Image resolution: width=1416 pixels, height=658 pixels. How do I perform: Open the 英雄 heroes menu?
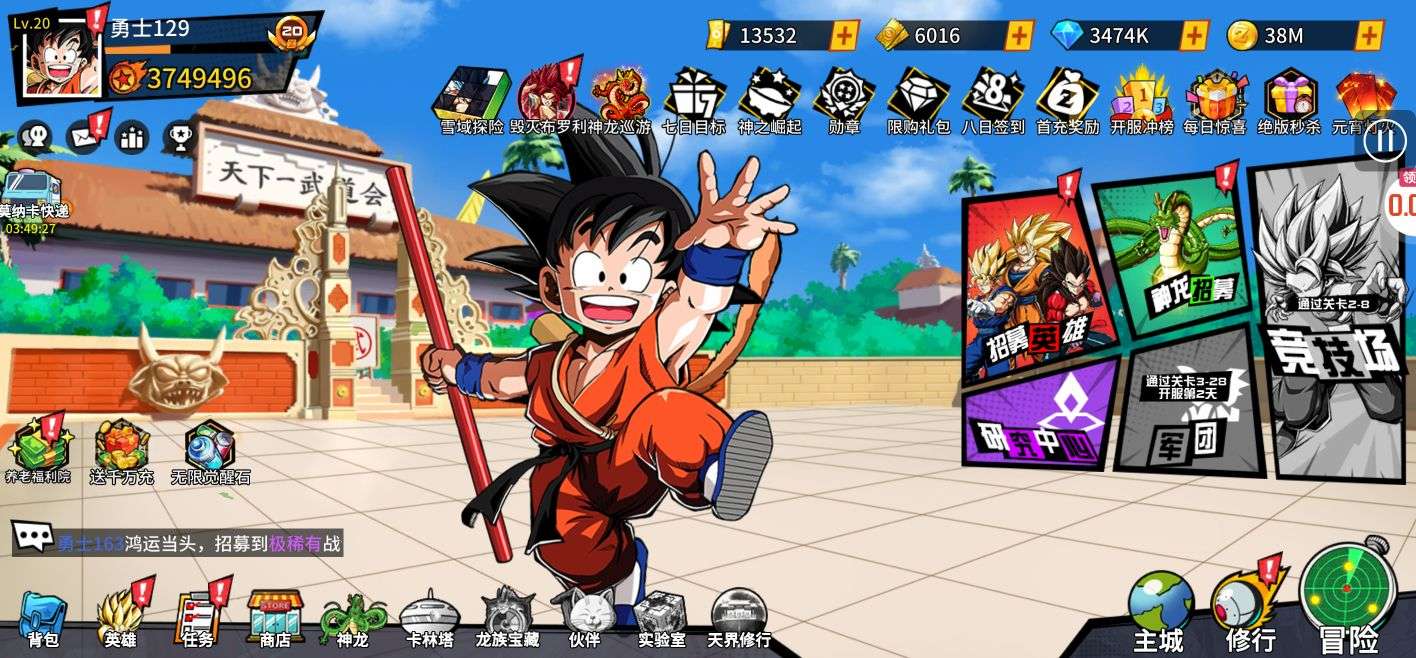(120, 618)
